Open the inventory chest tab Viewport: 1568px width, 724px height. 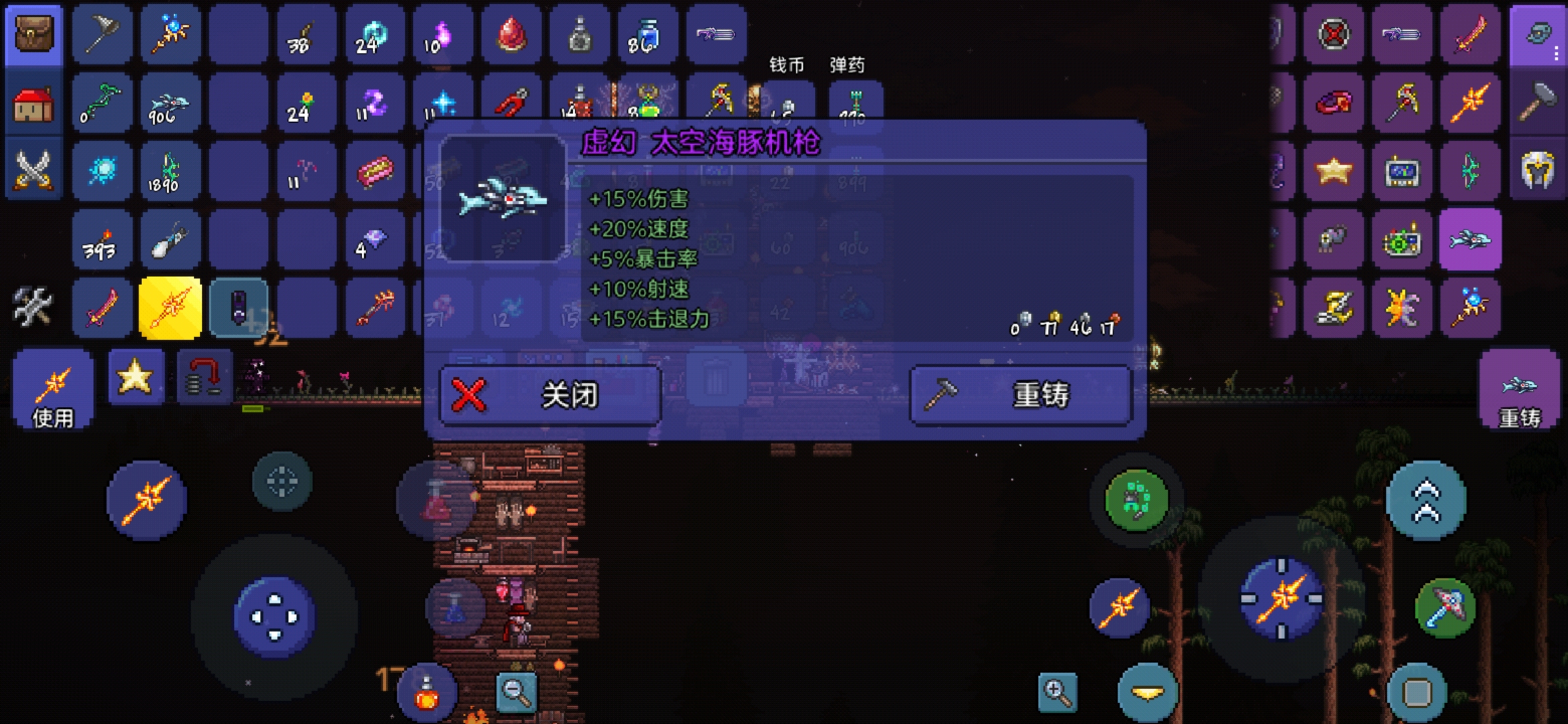34,35
